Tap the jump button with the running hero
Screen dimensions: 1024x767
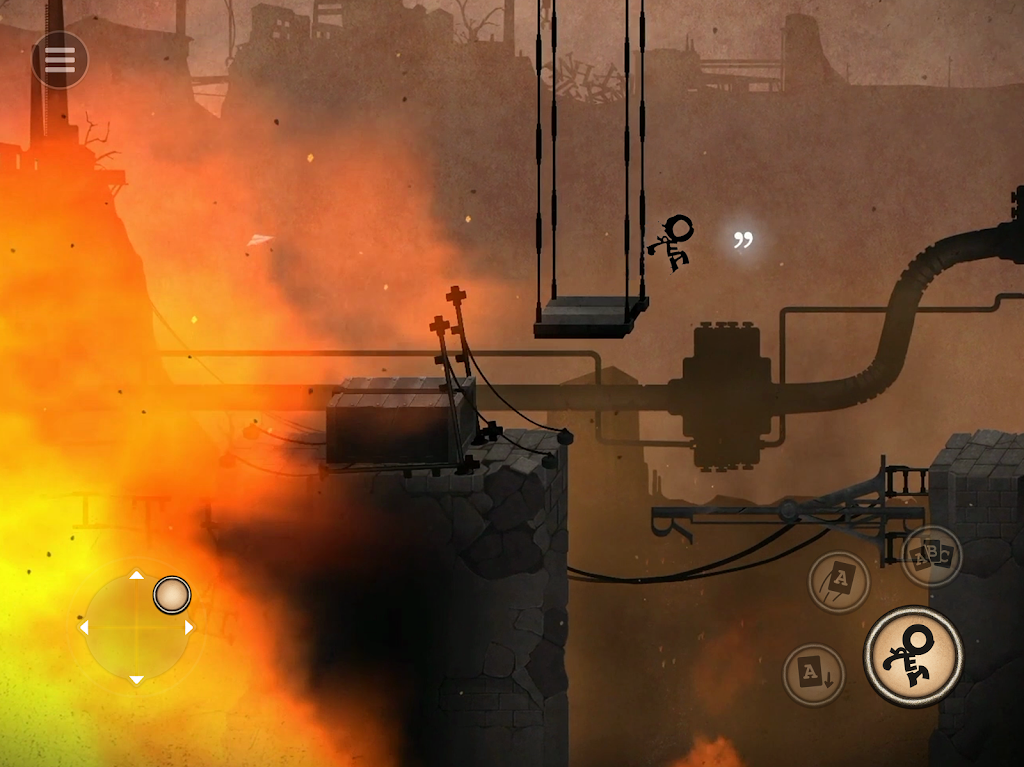pos(913,656)
